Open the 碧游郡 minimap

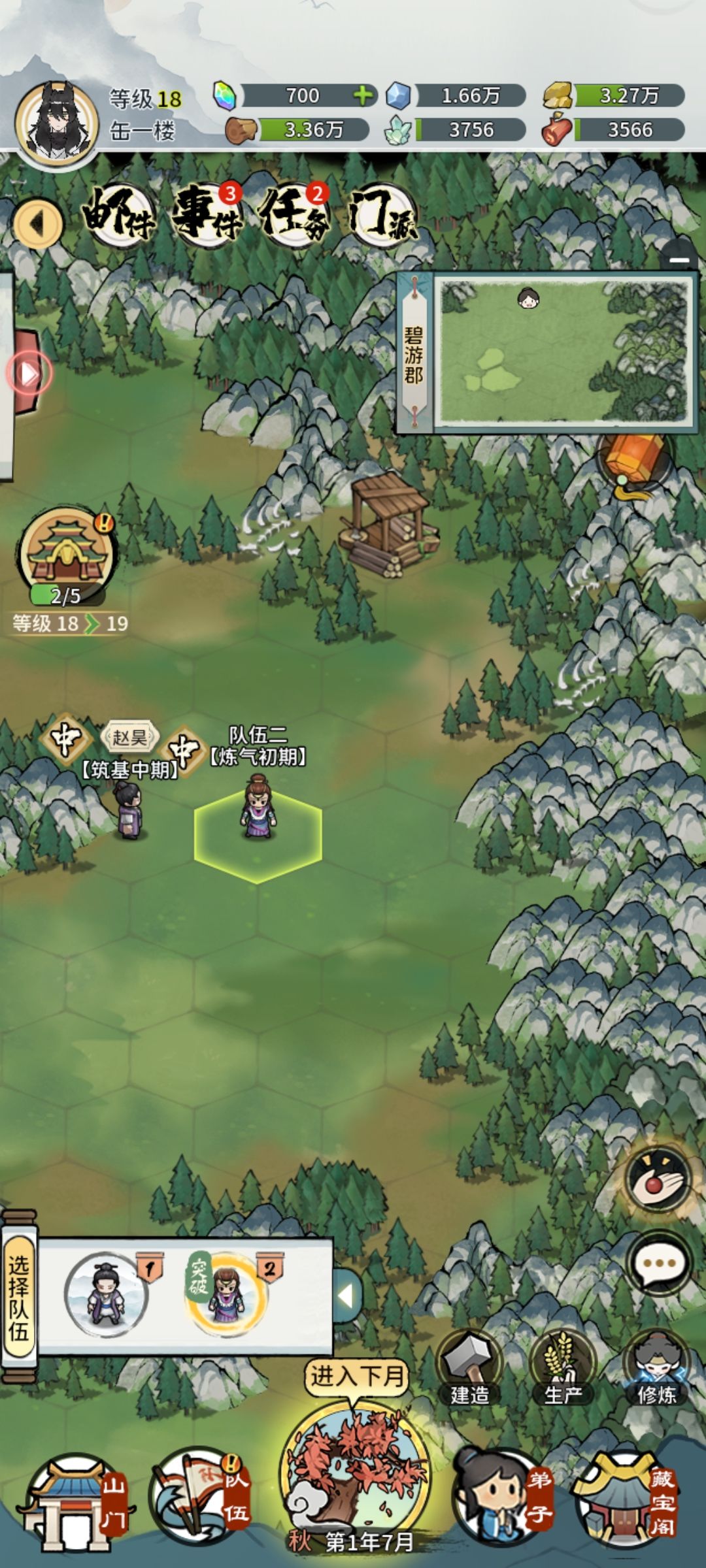tap(563, 351)
